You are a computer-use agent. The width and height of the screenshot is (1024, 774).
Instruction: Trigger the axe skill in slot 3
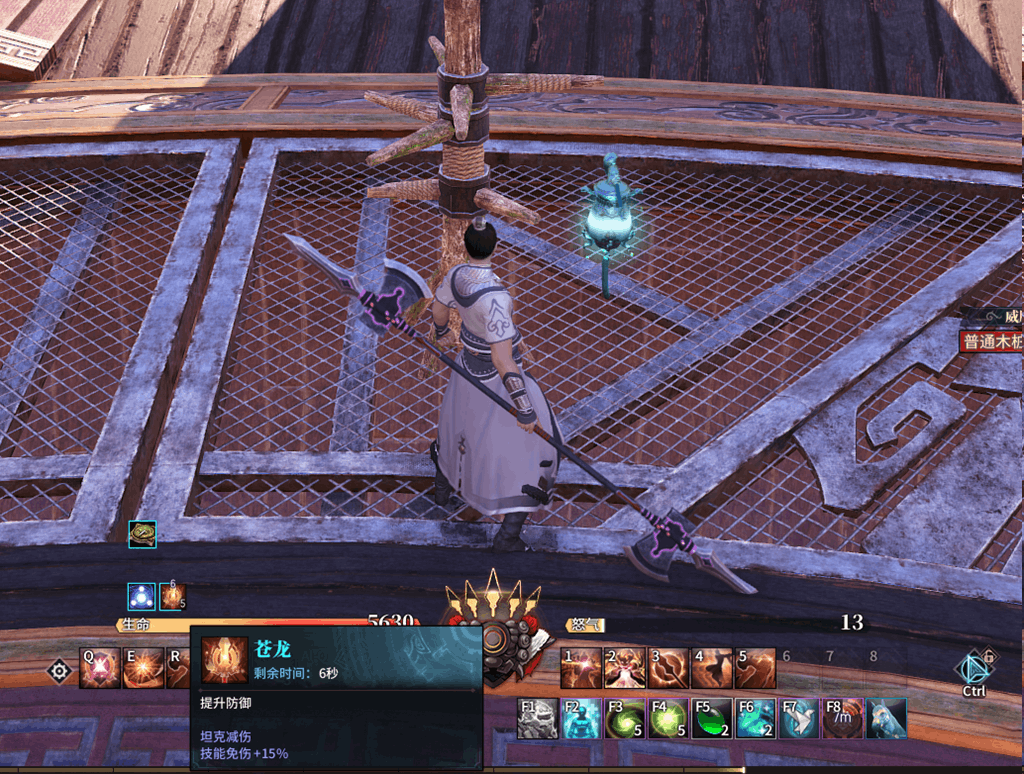(x=668, y=668)
